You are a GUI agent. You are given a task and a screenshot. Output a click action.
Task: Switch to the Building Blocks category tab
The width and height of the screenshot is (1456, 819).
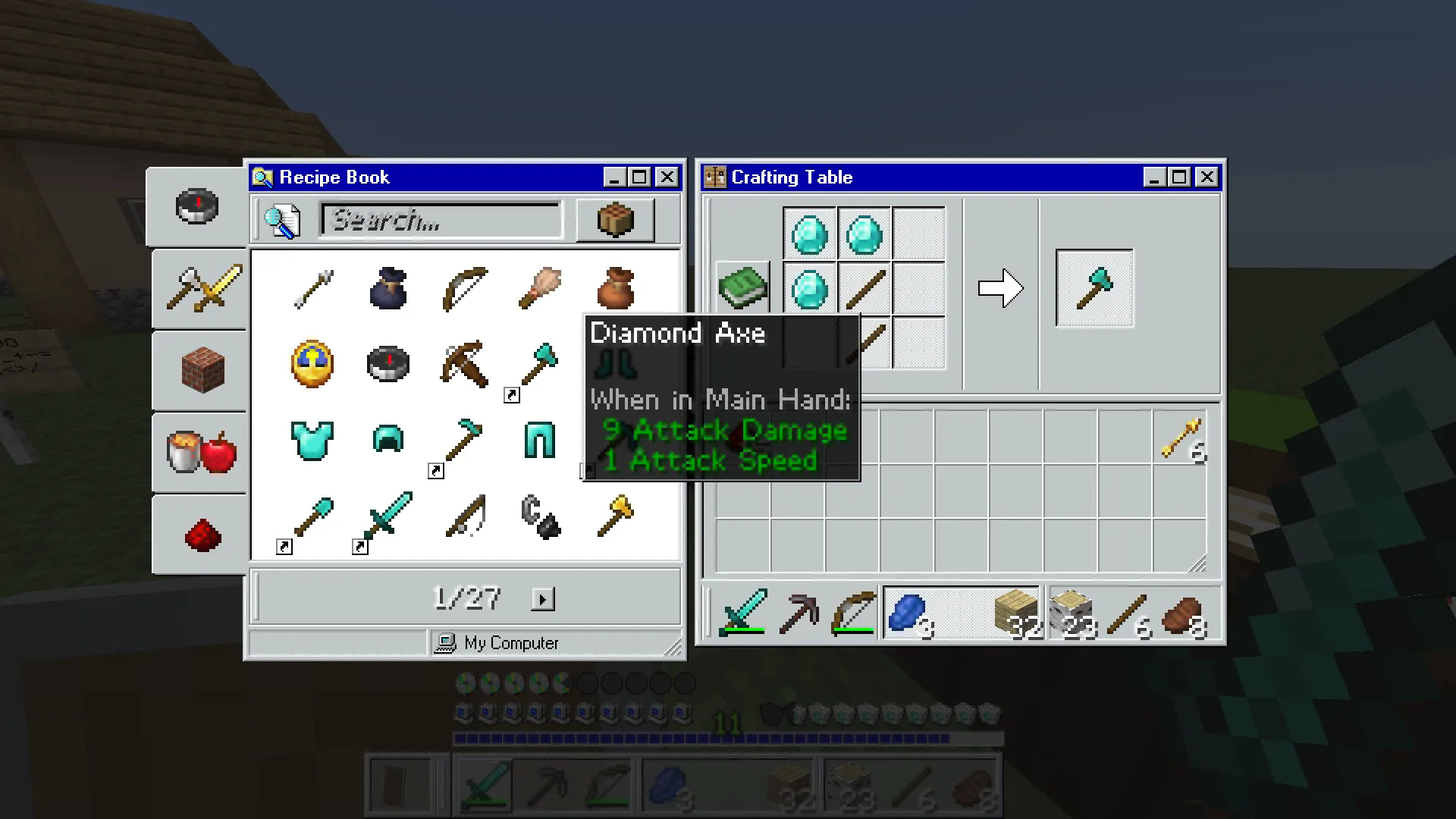click(x=199, y=371)
